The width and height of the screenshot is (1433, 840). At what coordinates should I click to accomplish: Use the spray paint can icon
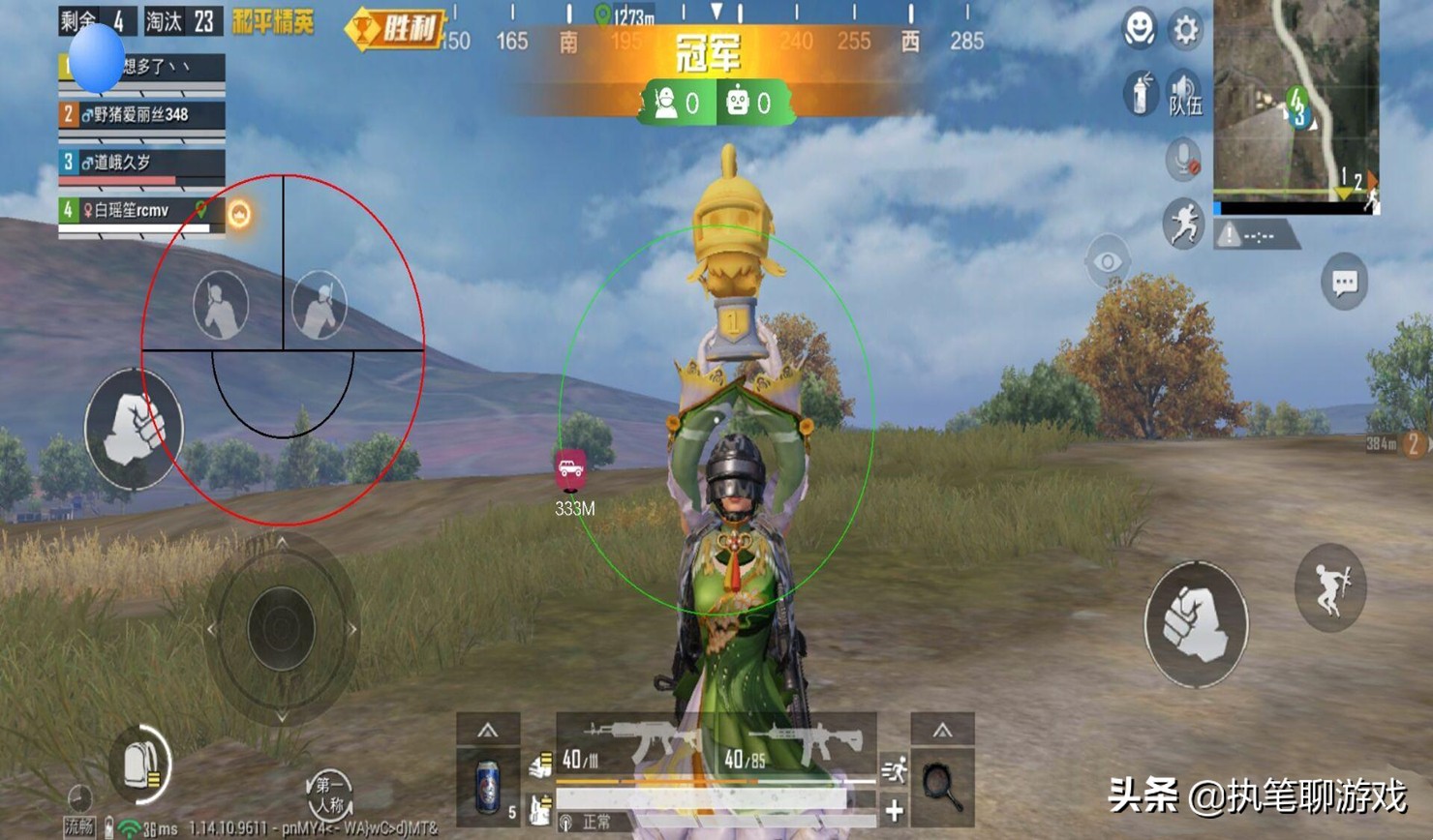(1141, 95)
